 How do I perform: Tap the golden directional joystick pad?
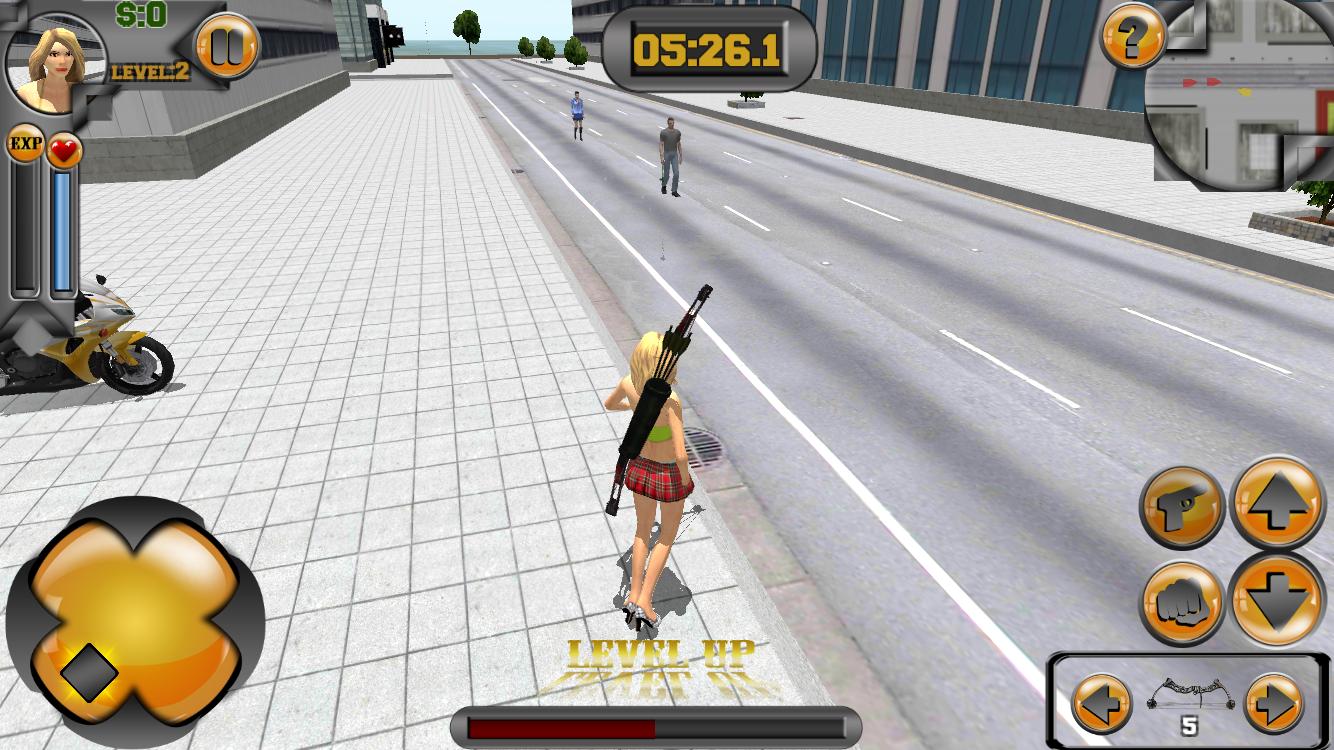pos(140,610)
